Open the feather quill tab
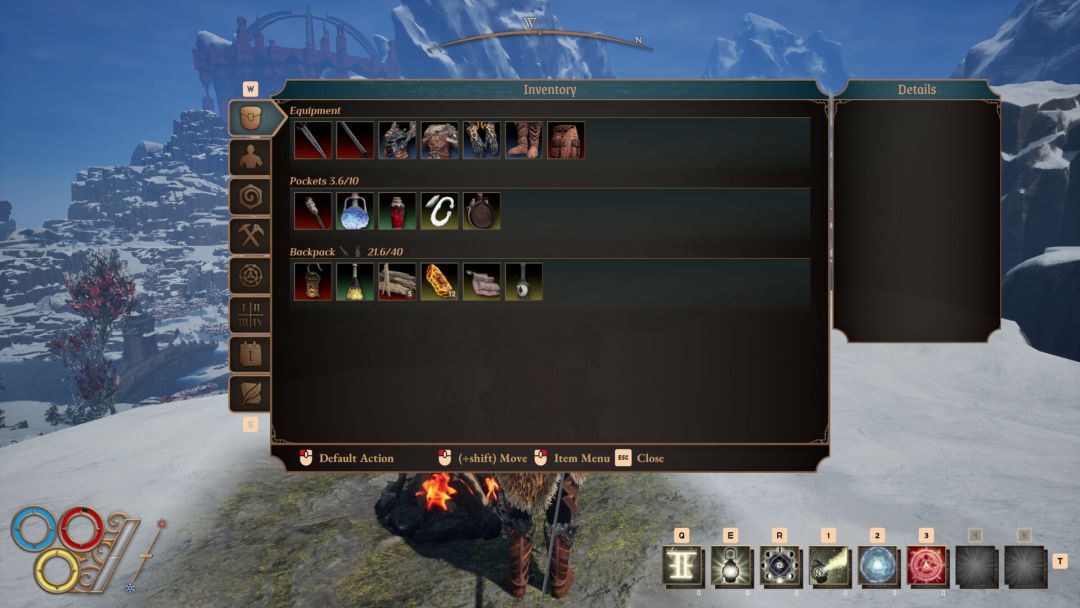 (x=250, y=393)
